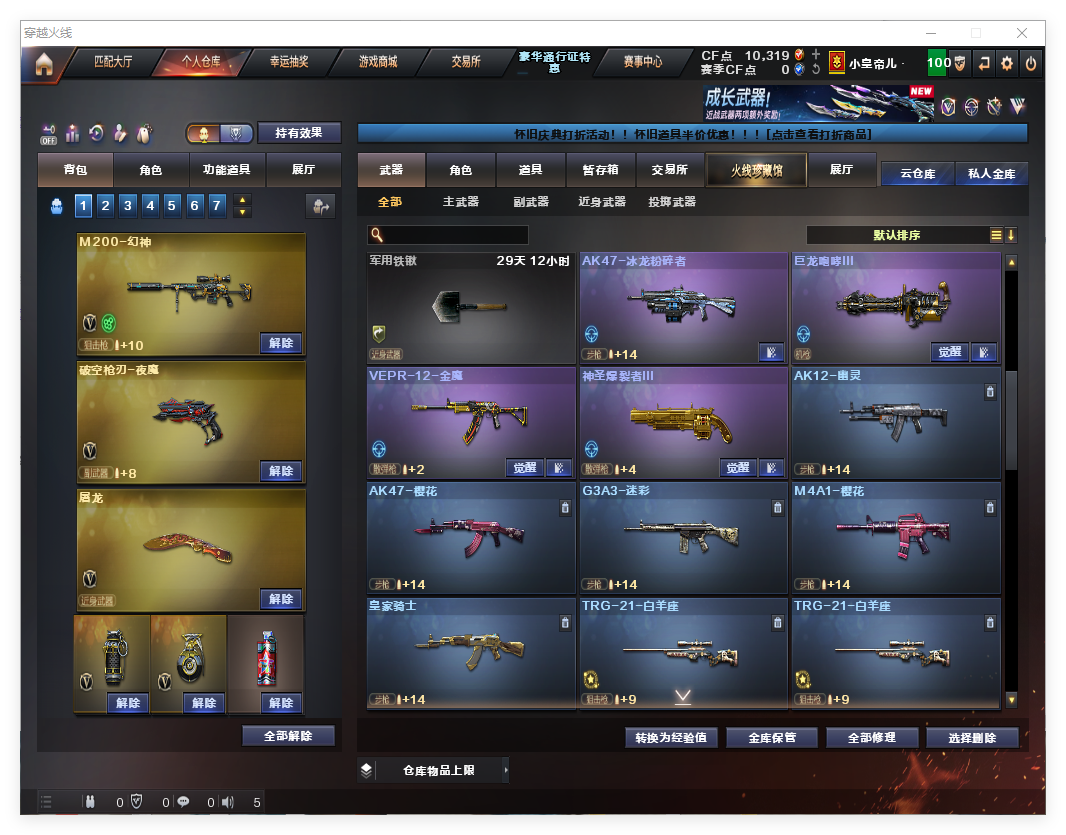Switch to the 近身武器 melee filter
The height and width of the screenshot is (835, 1066).
click(x=602, y=202)
